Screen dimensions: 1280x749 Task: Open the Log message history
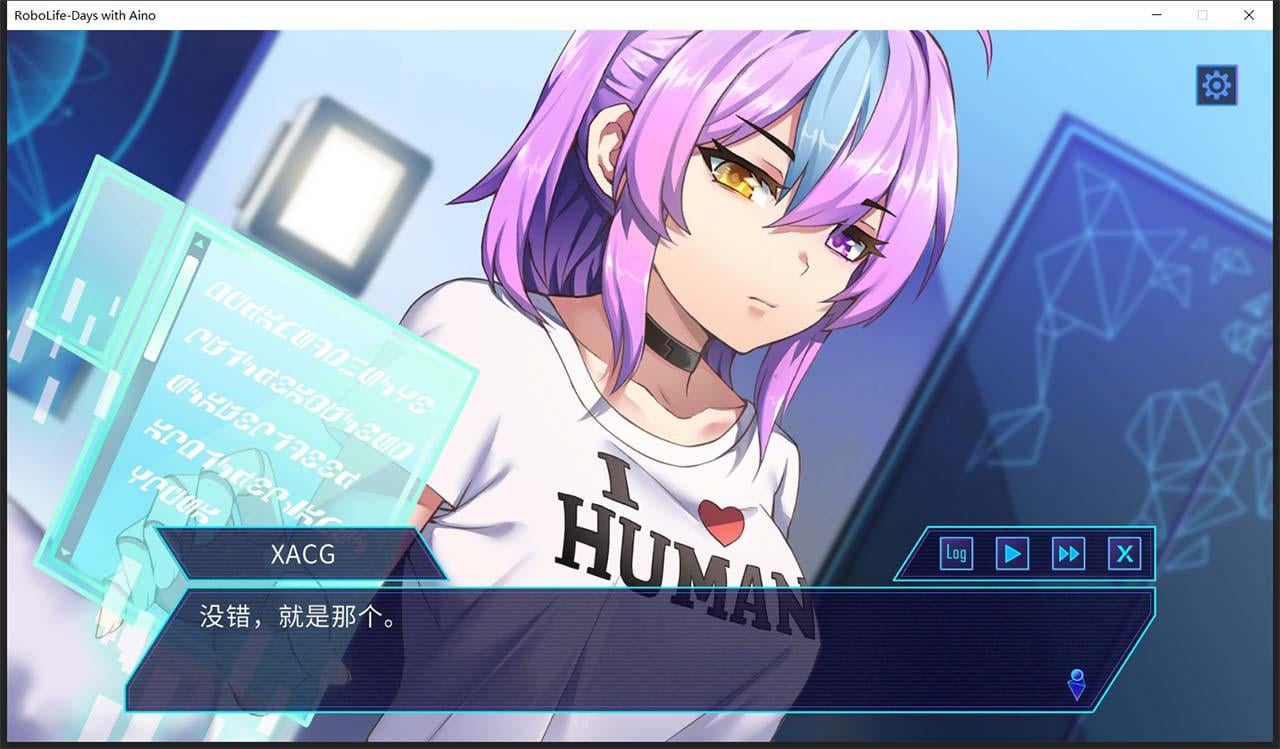click(955, 552)
